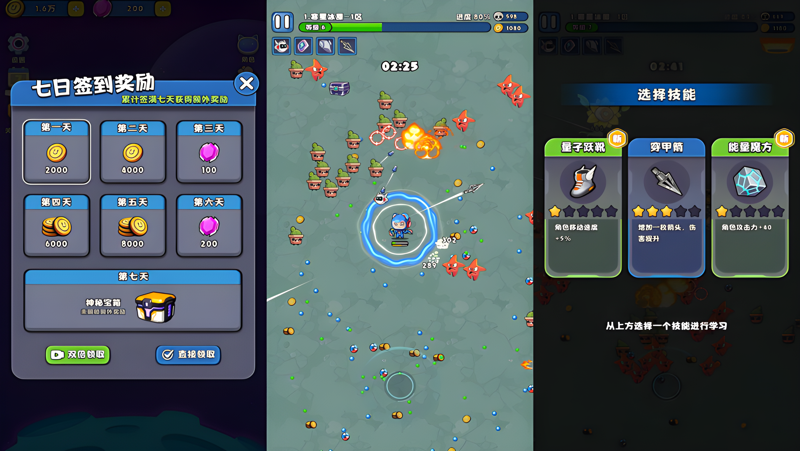Close the seven-day sign-in reward popup

(x=246, y=84)
